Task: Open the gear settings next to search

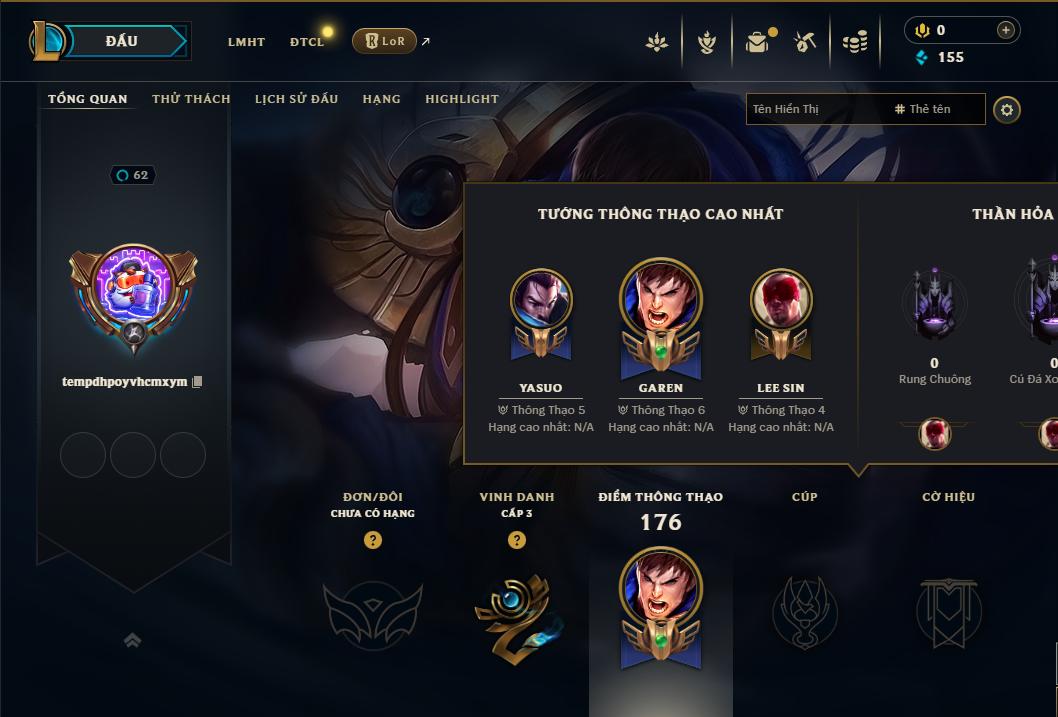Action: [x=1007, y=109]
